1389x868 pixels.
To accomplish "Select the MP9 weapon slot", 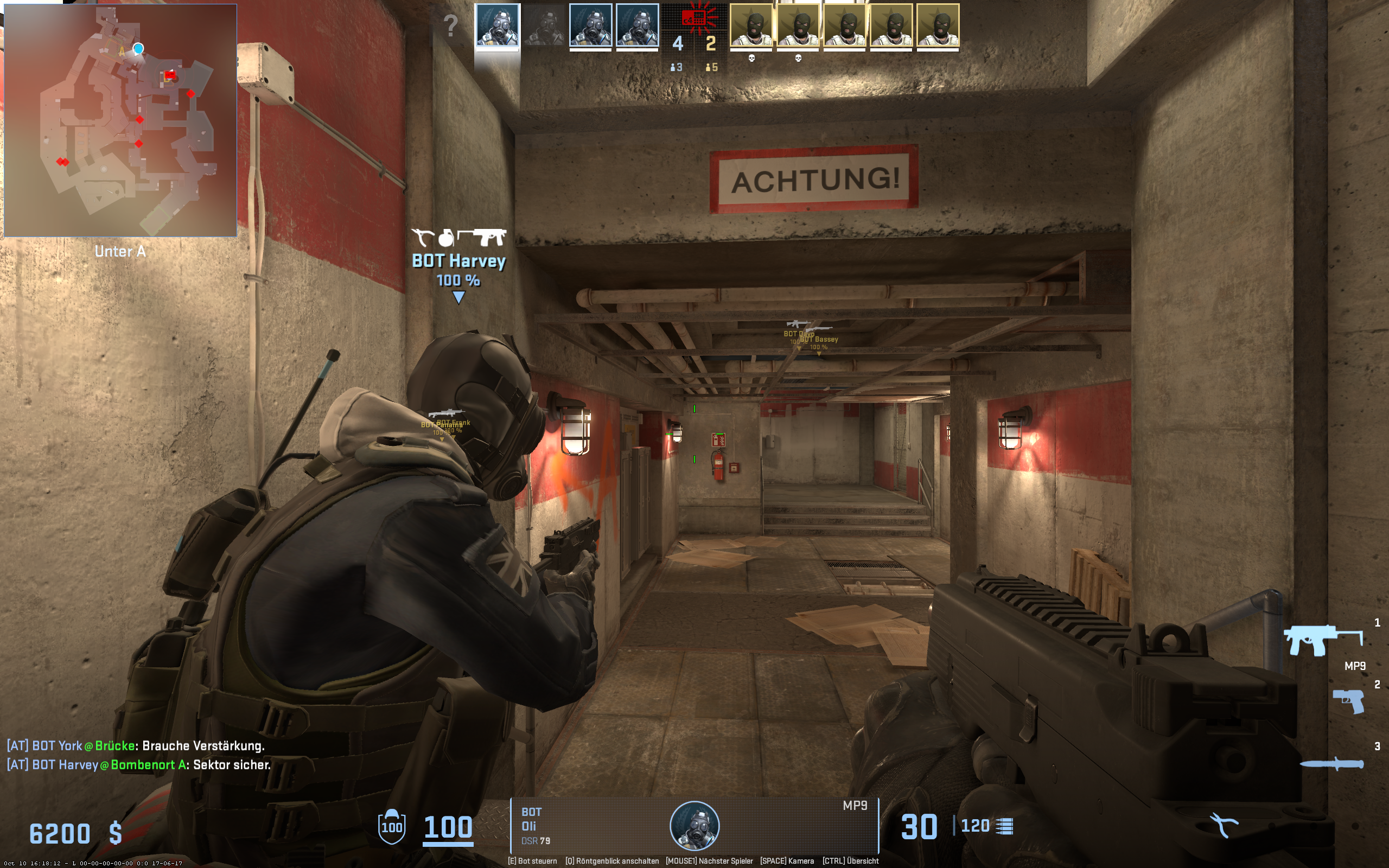I will point(1323,640).
